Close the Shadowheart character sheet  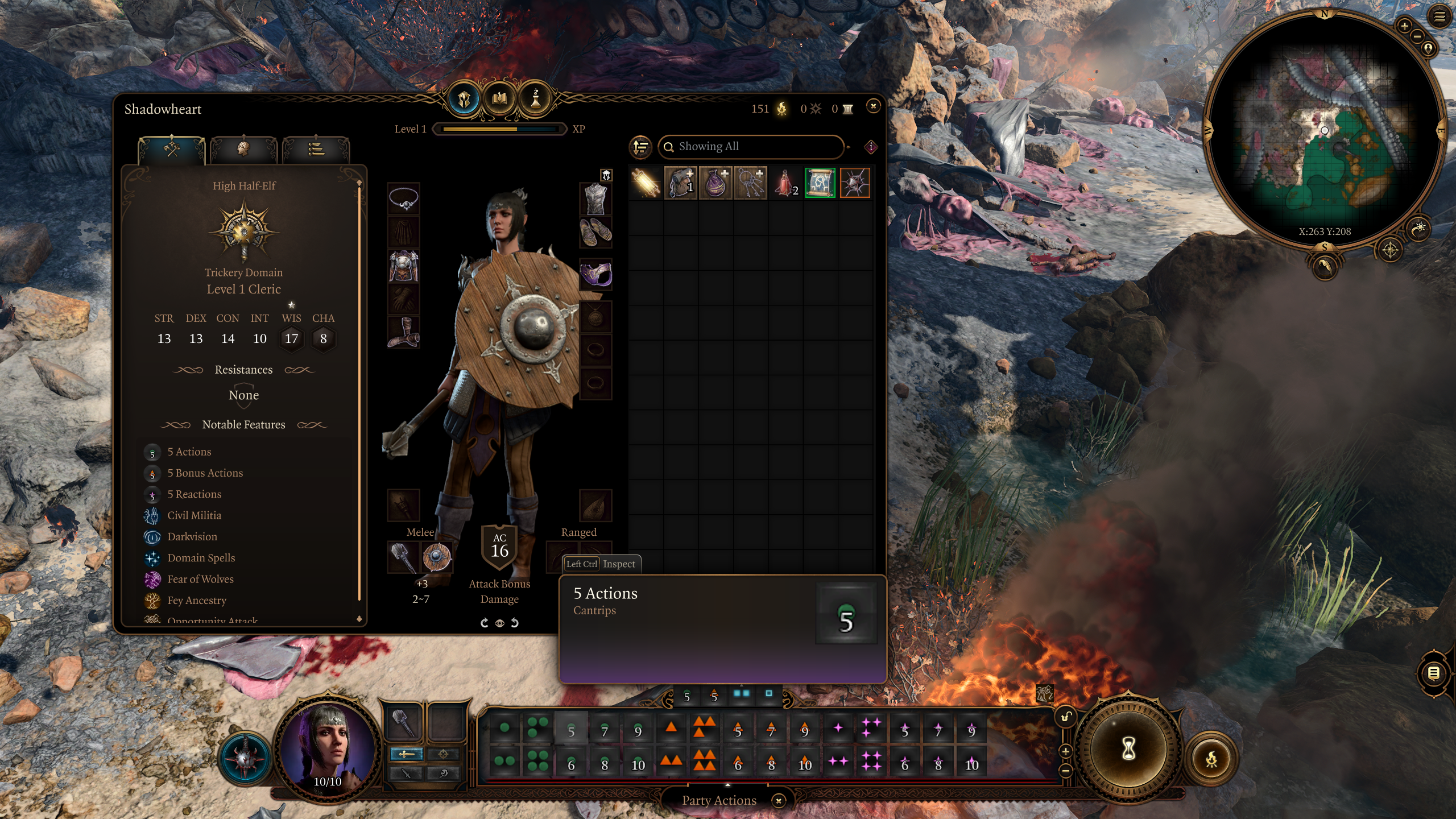click(x=873, y=106)
